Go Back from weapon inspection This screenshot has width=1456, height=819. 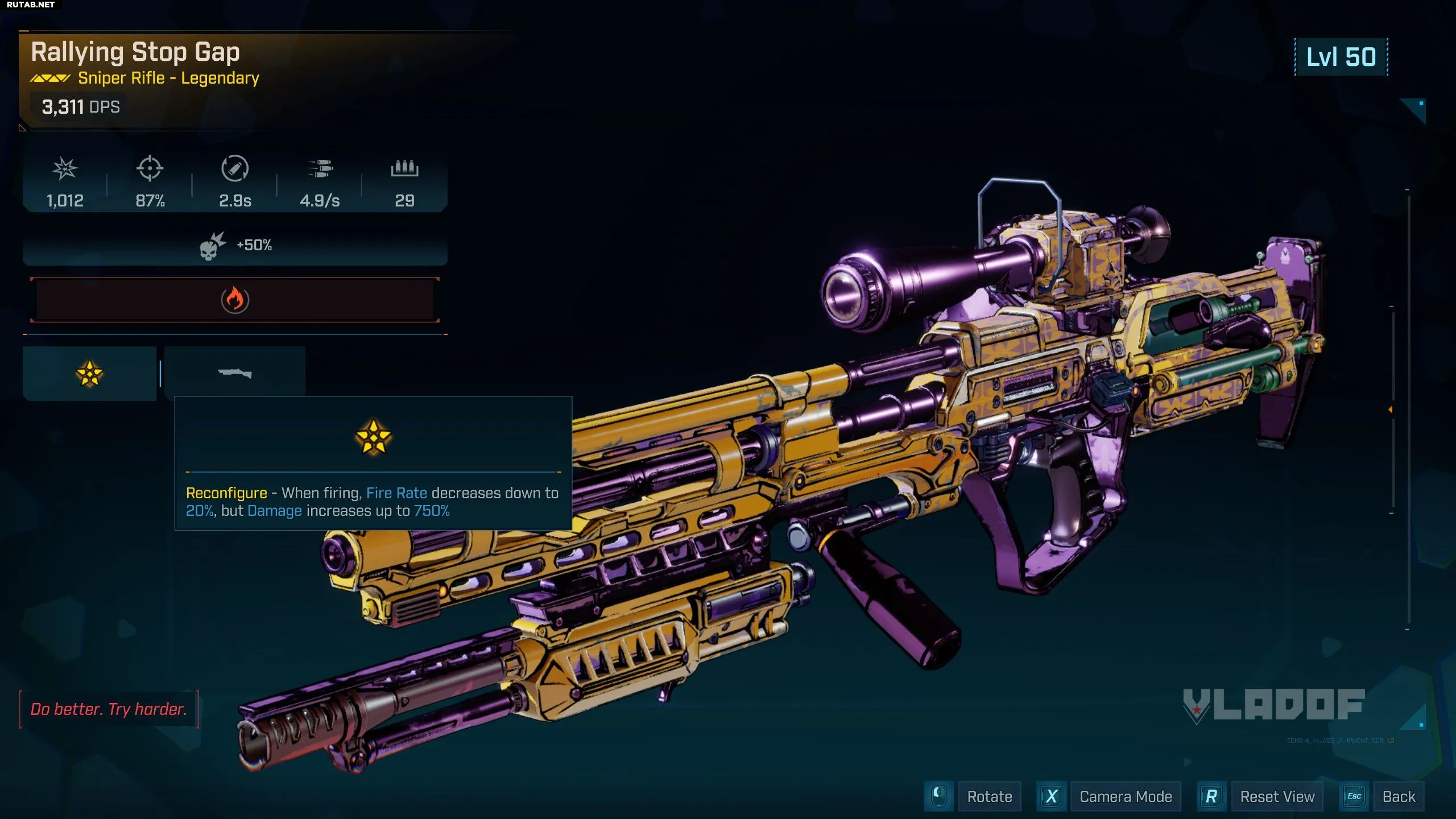click(1399, 796)
